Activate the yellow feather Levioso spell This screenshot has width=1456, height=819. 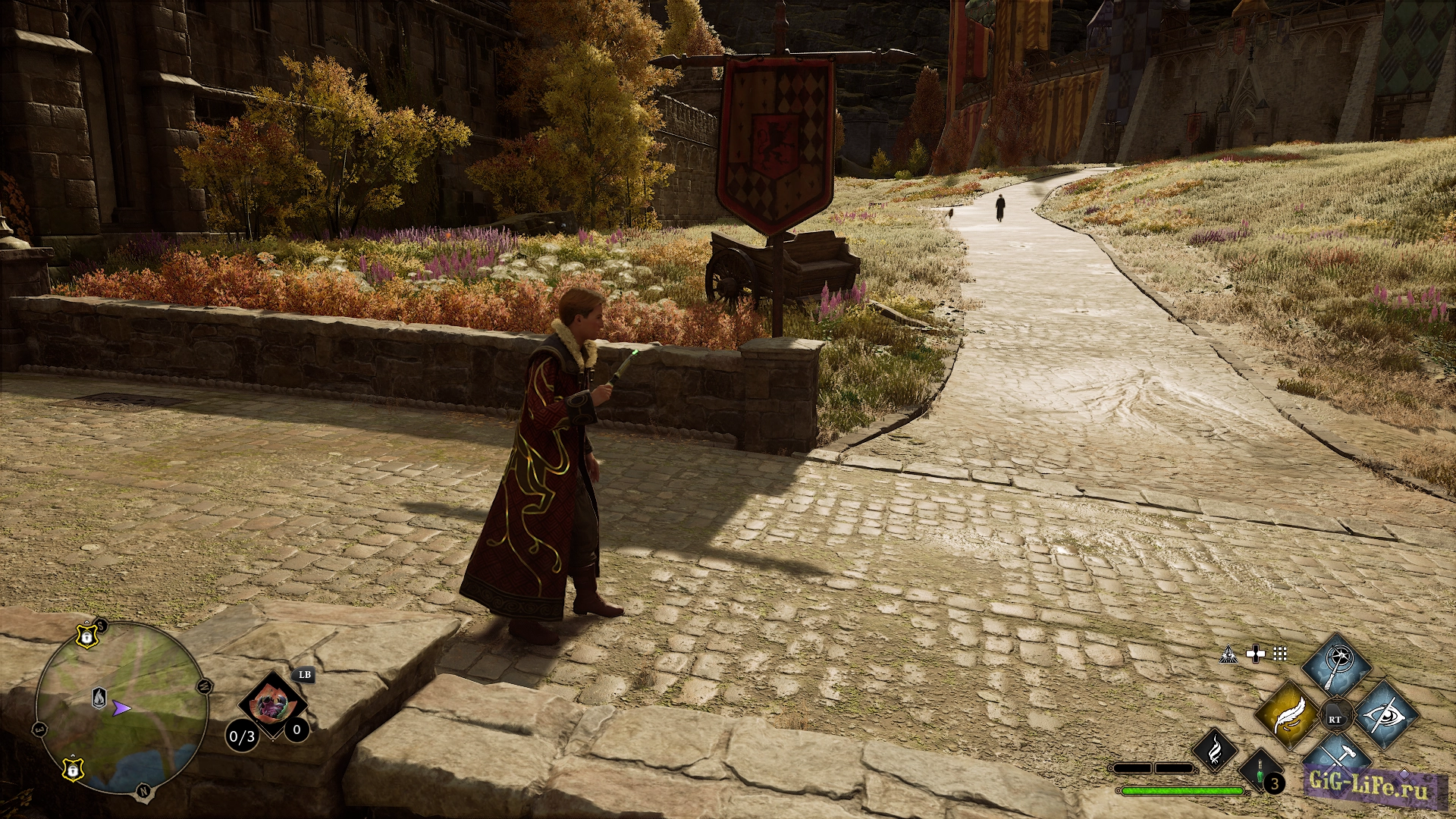coord(1288,715)
